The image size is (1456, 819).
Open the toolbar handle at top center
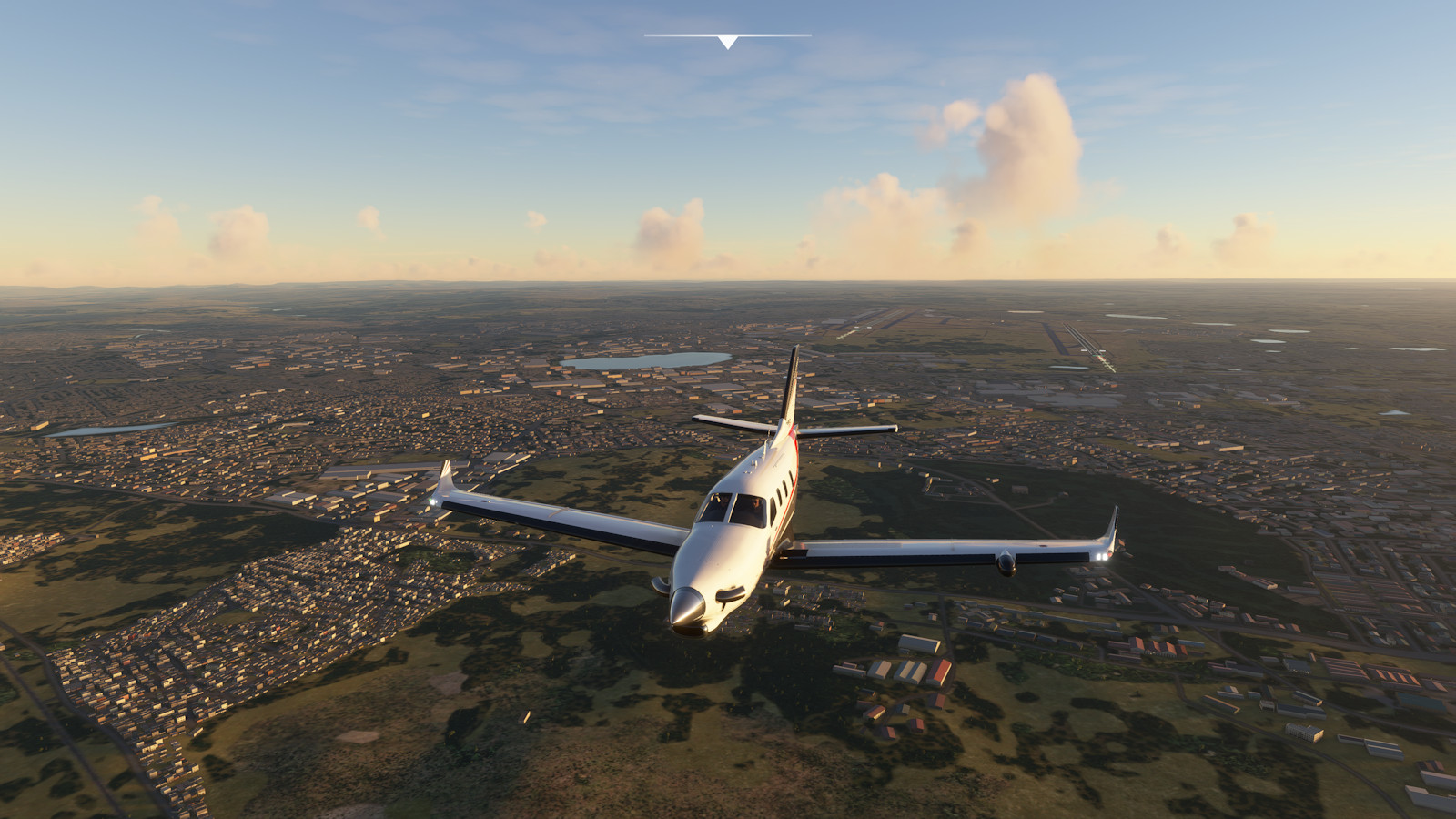(x=727, y=41)
